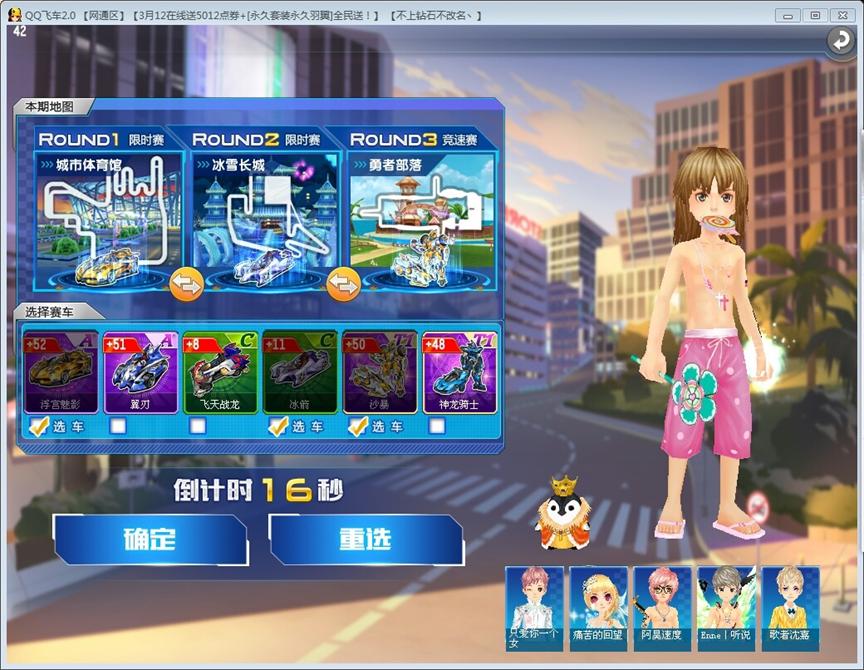864x670 pixels.
Task: Swap cars between Round 2 and Round 3
Action: click(343, 284)
